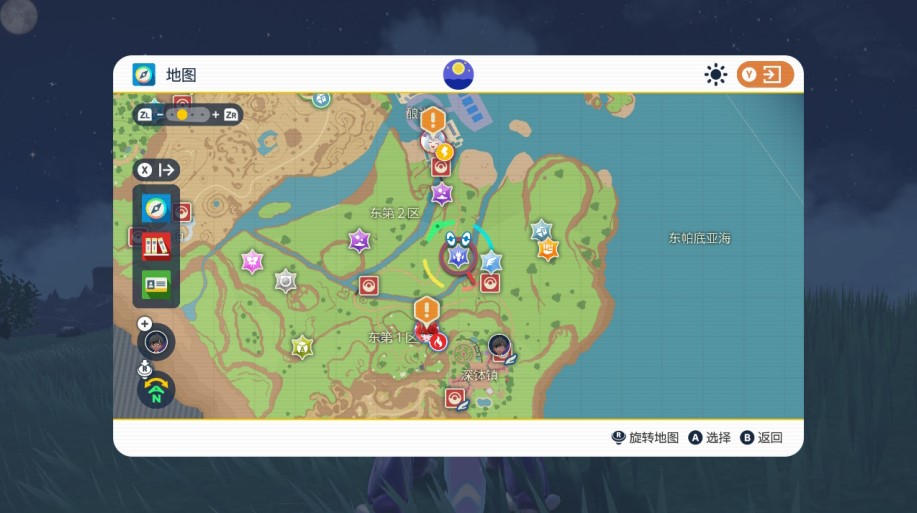The image size is (917, 513).
Task: Open the Pokédex bookshelf icon
Action: click(156, 245)
